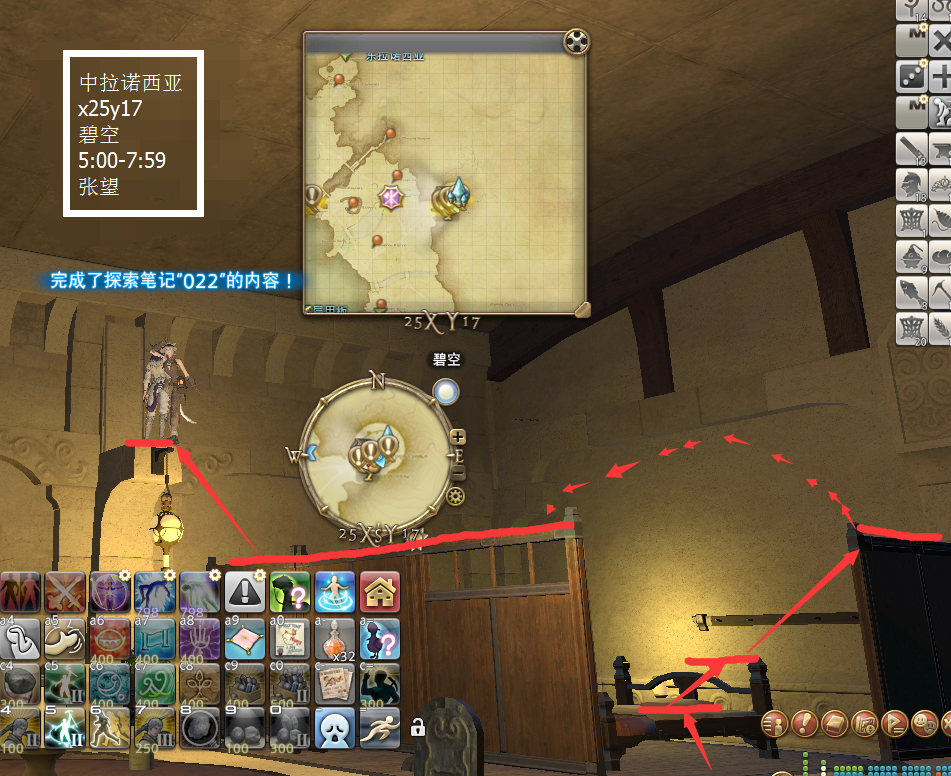Select the purple aetheryte marker on the map
This screenshot has width=951, height=776.
pyautogui.click(x=390, y=196)
